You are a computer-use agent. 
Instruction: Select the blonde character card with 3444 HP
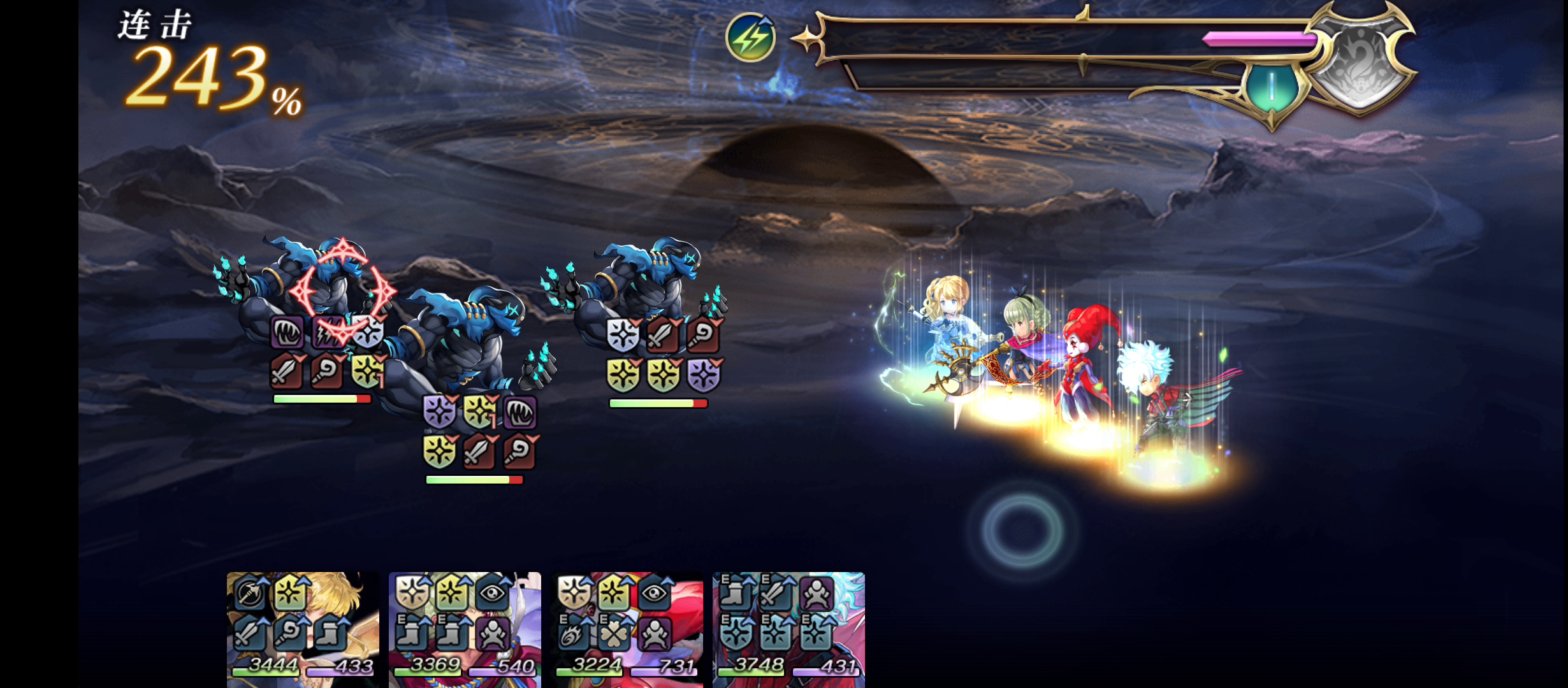[x=303, y=629]
